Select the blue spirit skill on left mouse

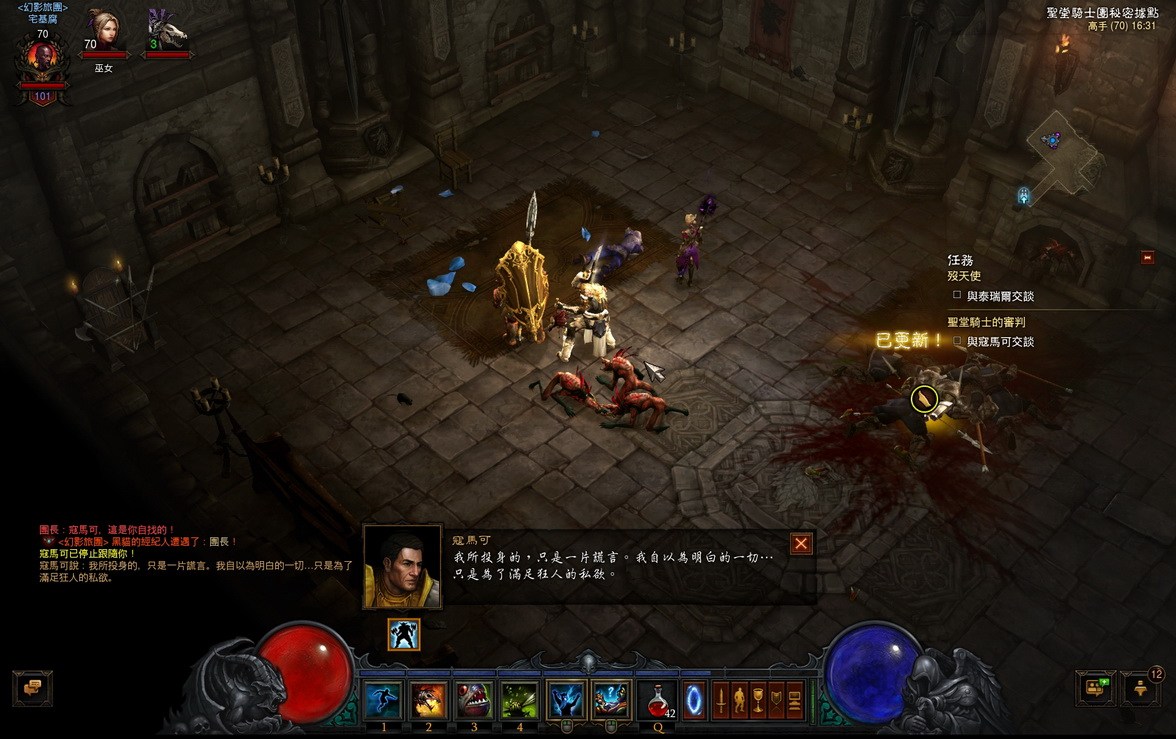click(x=566, y=699)
